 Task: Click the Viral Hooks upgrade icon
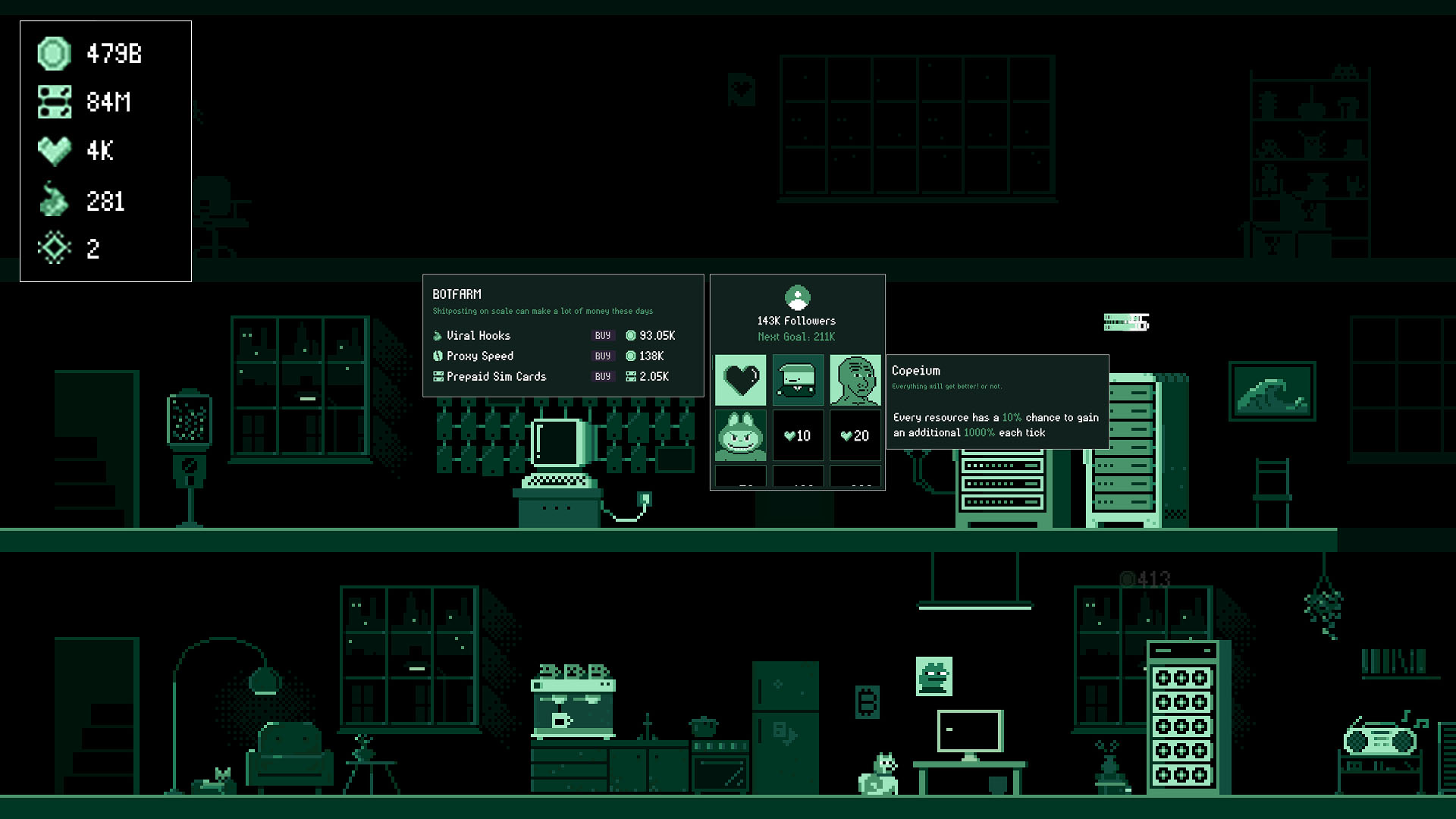pyautogui.click(x=438, y=335)
